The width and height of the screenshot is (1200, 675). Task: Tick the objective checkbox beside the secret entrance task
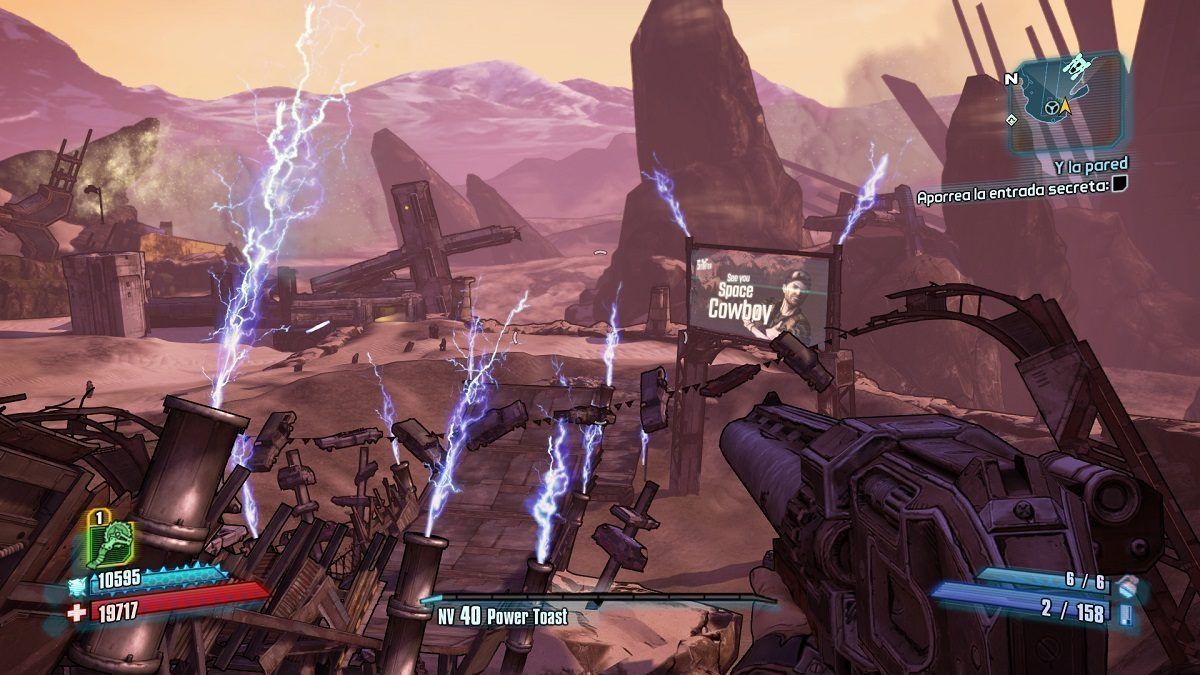[x=1120, y=183]
